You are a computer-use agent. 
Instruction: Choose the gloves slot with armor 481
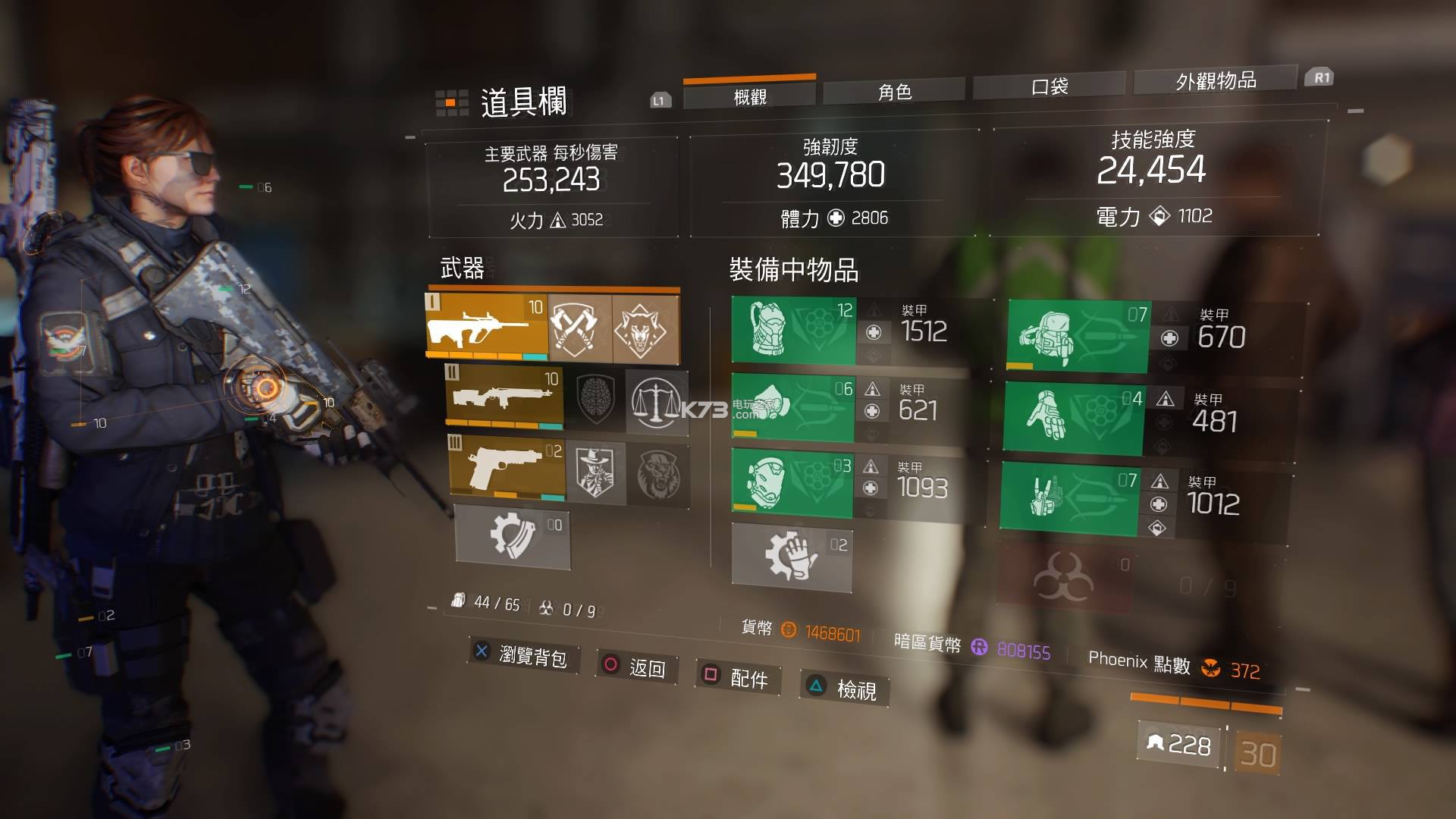(1073, 418)
